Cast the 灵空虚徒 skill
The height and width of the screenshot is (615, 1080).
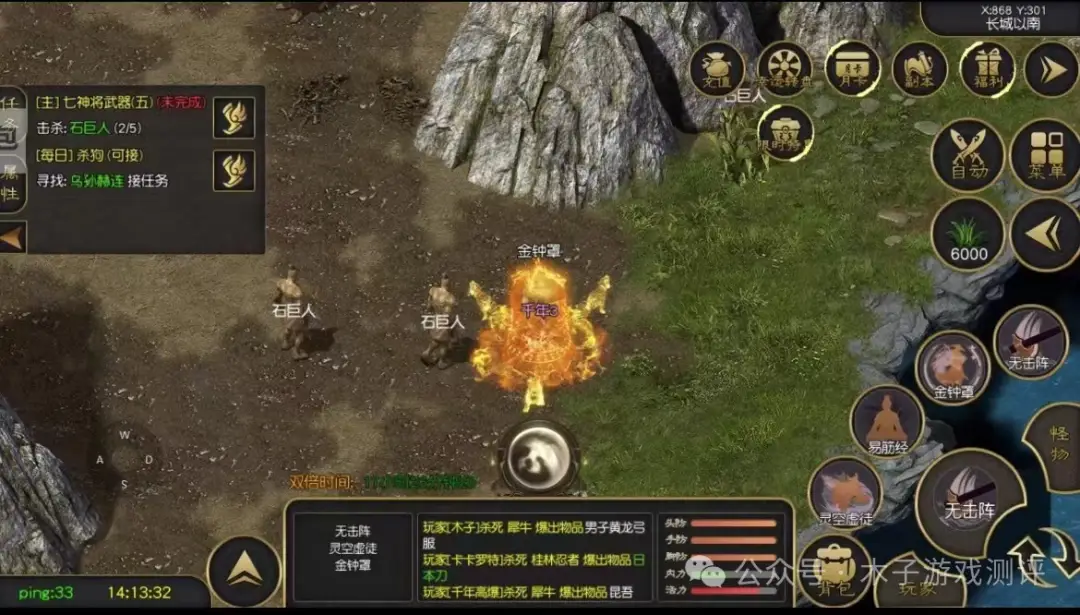coord(845,493)
